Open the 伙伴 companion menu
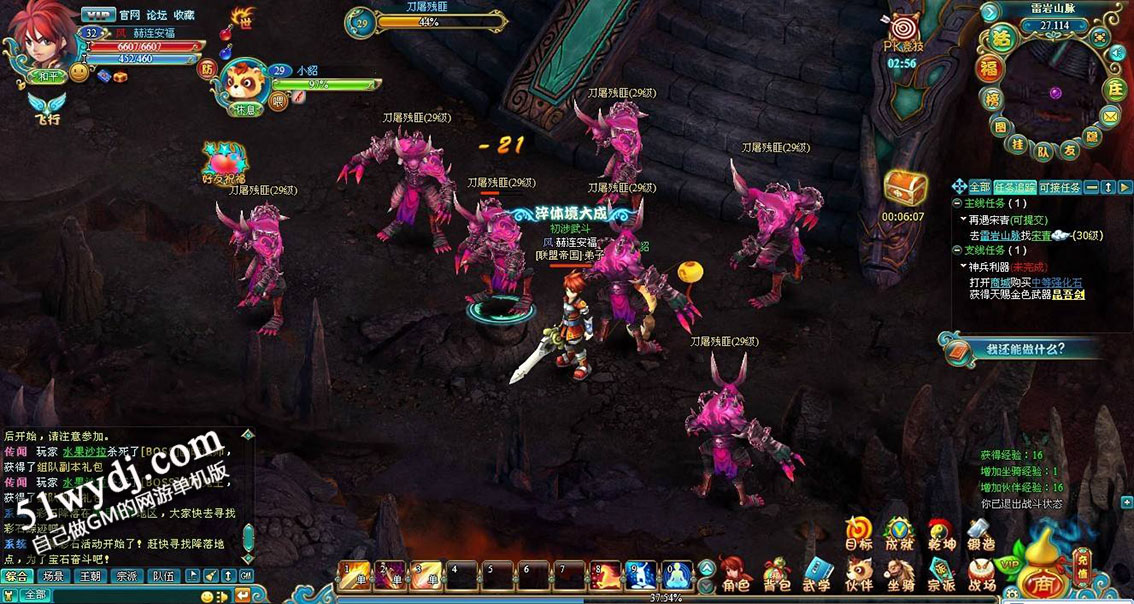The image size is (1134, 604). point(858,573)
